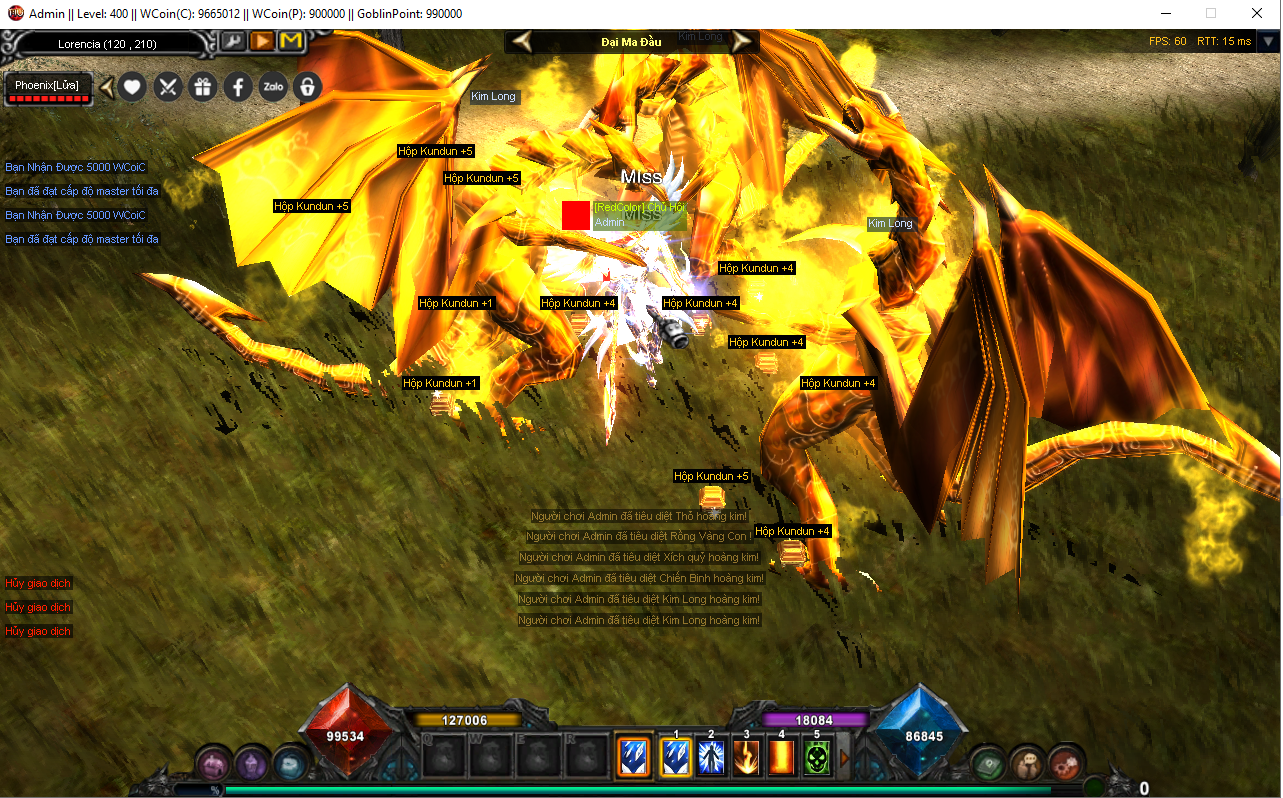The image size is (1283, 798).
Task: Activate skill slot 4 fire pillar
Action: pos(781,757)
